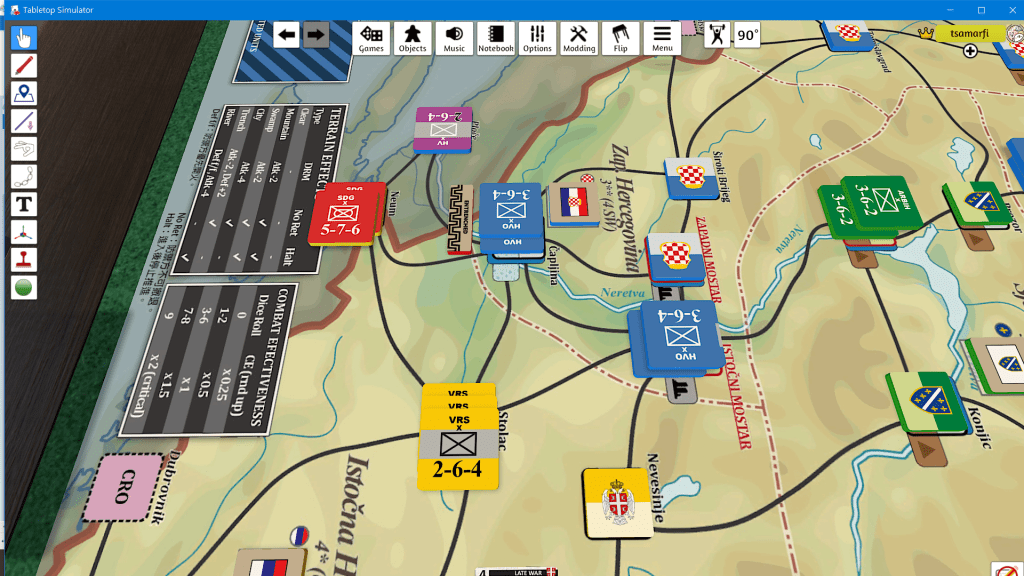
Task: Click the left arrow undo button
Action: [287, 35]
